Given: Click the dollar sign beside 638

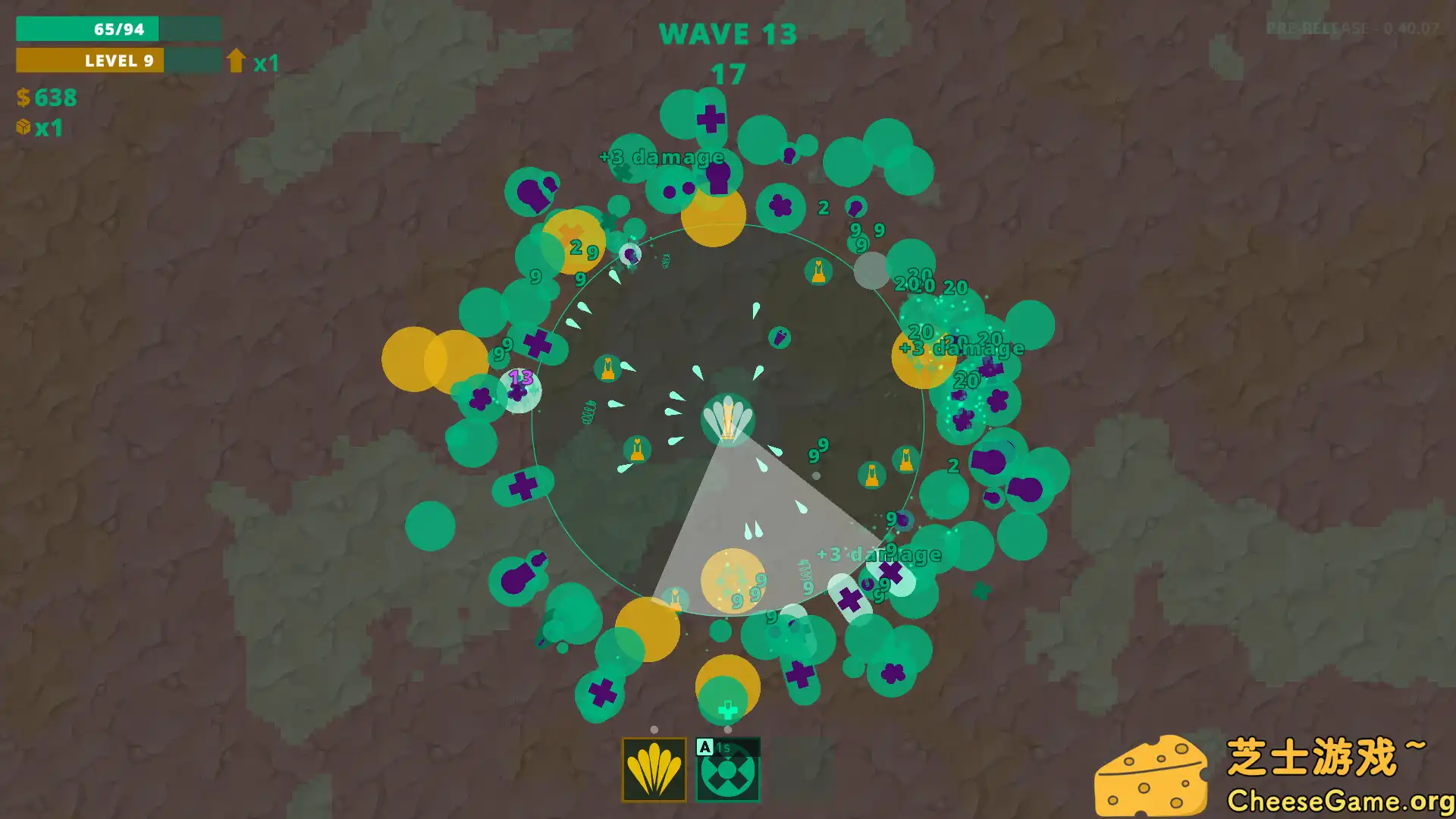Looking at the screenshot, I should pyautogui.click(x=22, y=98).
